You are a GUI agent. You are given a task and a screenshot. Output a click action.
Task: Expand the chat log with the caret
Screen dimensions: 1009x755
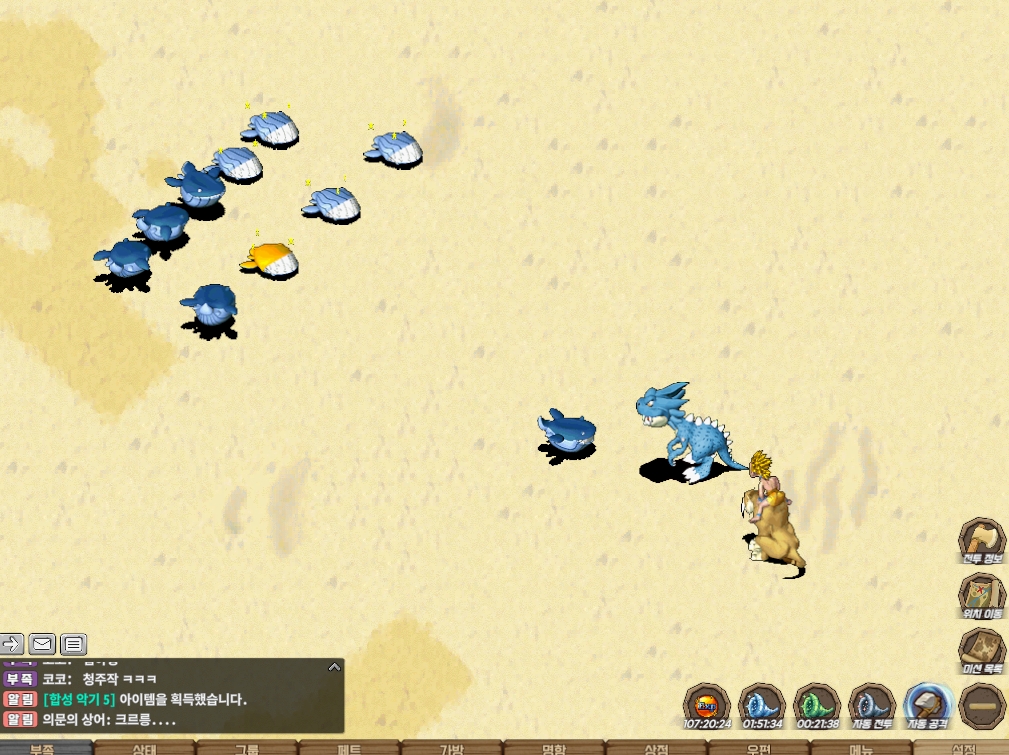pos(334,666)
